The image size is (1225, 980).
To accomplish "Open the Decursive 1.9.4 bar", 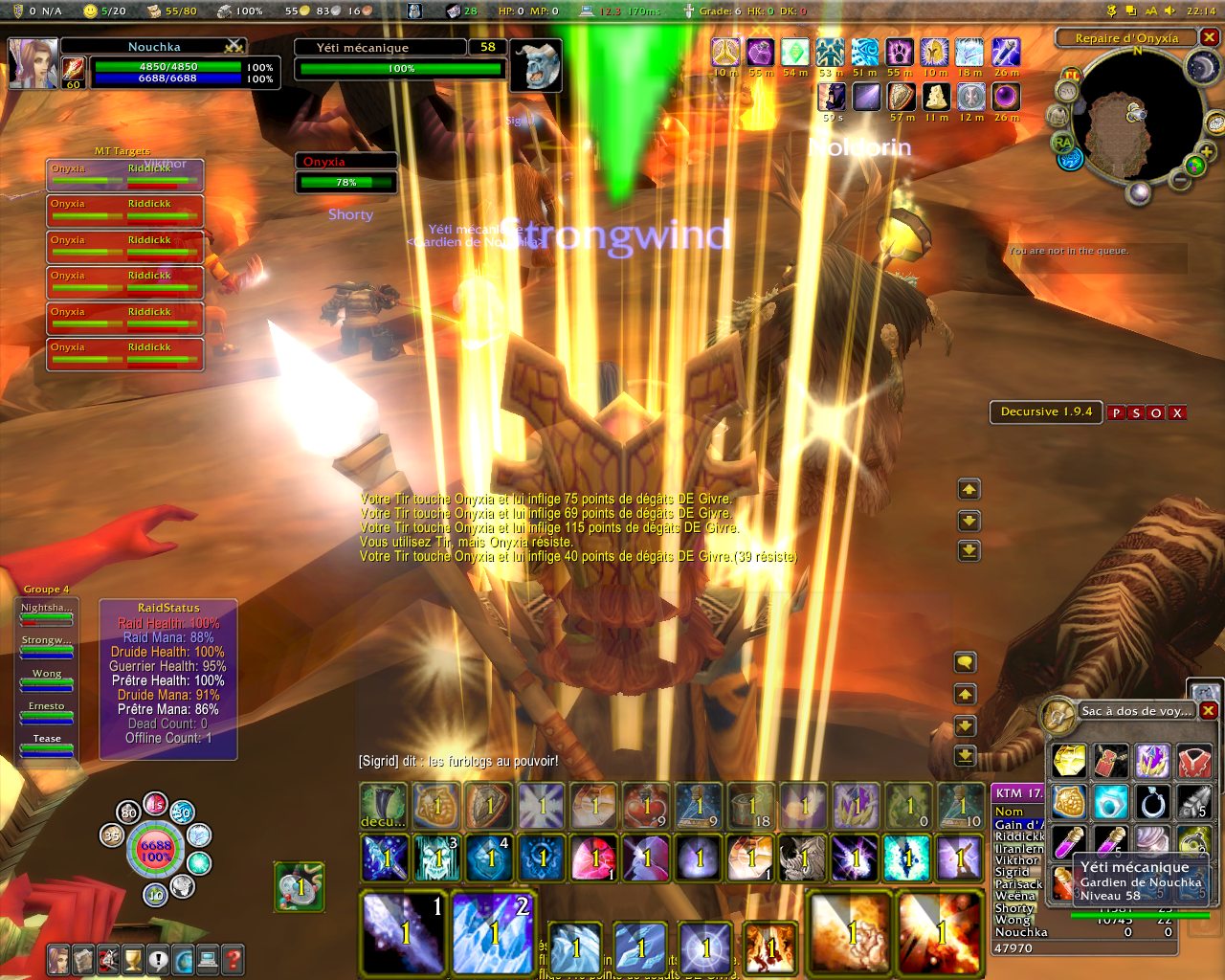I will click(x=1045, y=412).
